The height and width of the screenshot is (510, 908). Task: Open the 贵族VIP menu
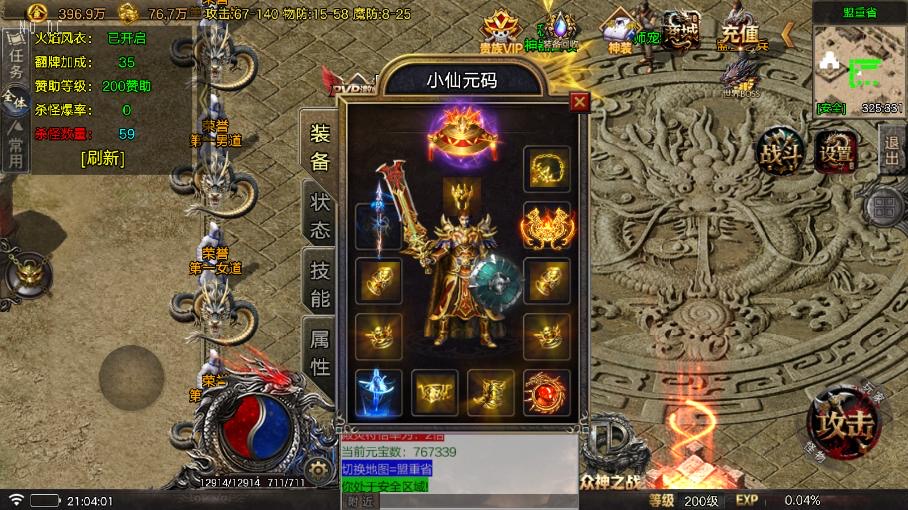coord(503,35)
